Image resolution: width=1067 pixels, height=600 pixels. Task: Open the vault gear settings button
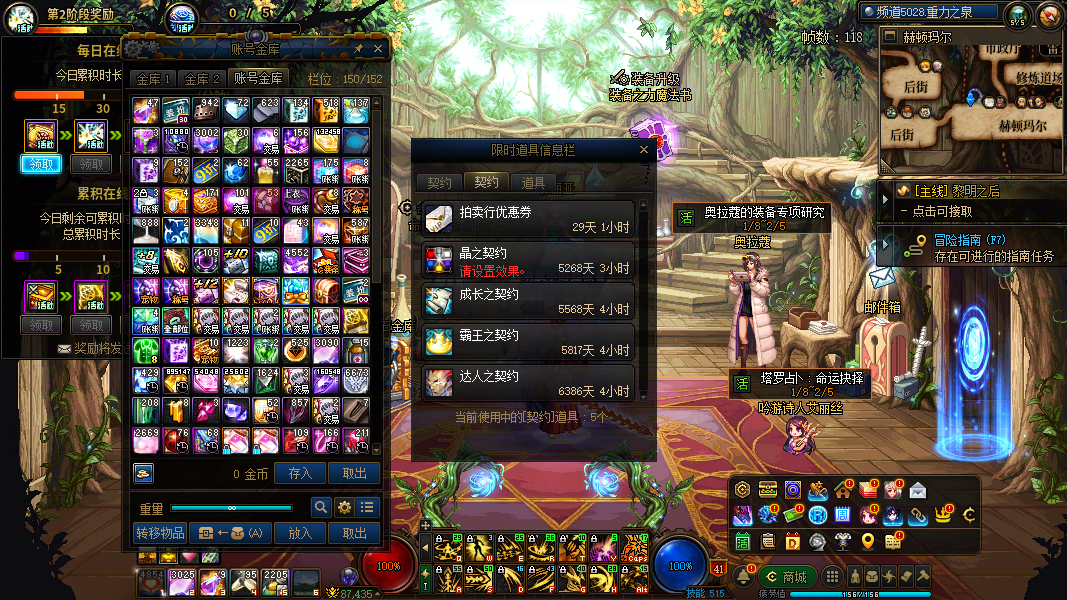tap(344, 507)
